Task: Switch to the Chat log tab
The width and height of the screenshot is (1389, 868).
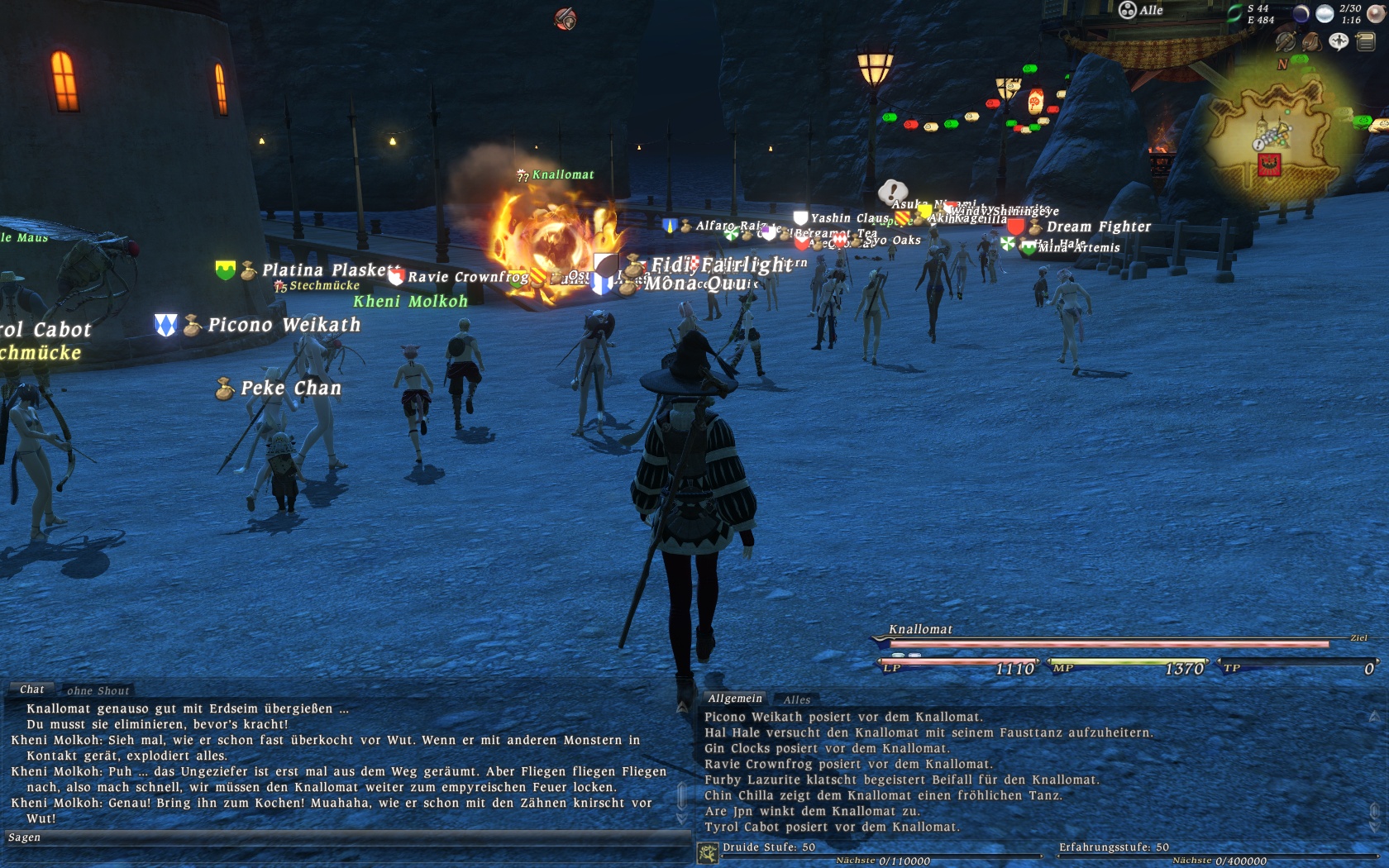Action: [x=32, y=689]
